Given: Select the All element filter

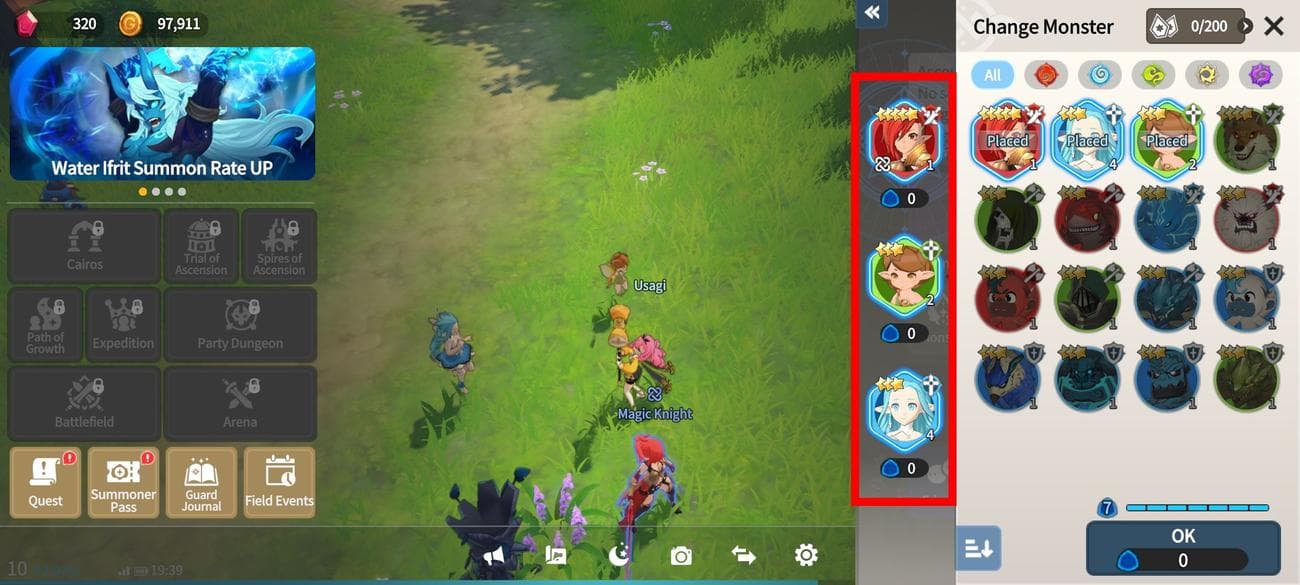Looking at the screenshot, I should 992,75.
